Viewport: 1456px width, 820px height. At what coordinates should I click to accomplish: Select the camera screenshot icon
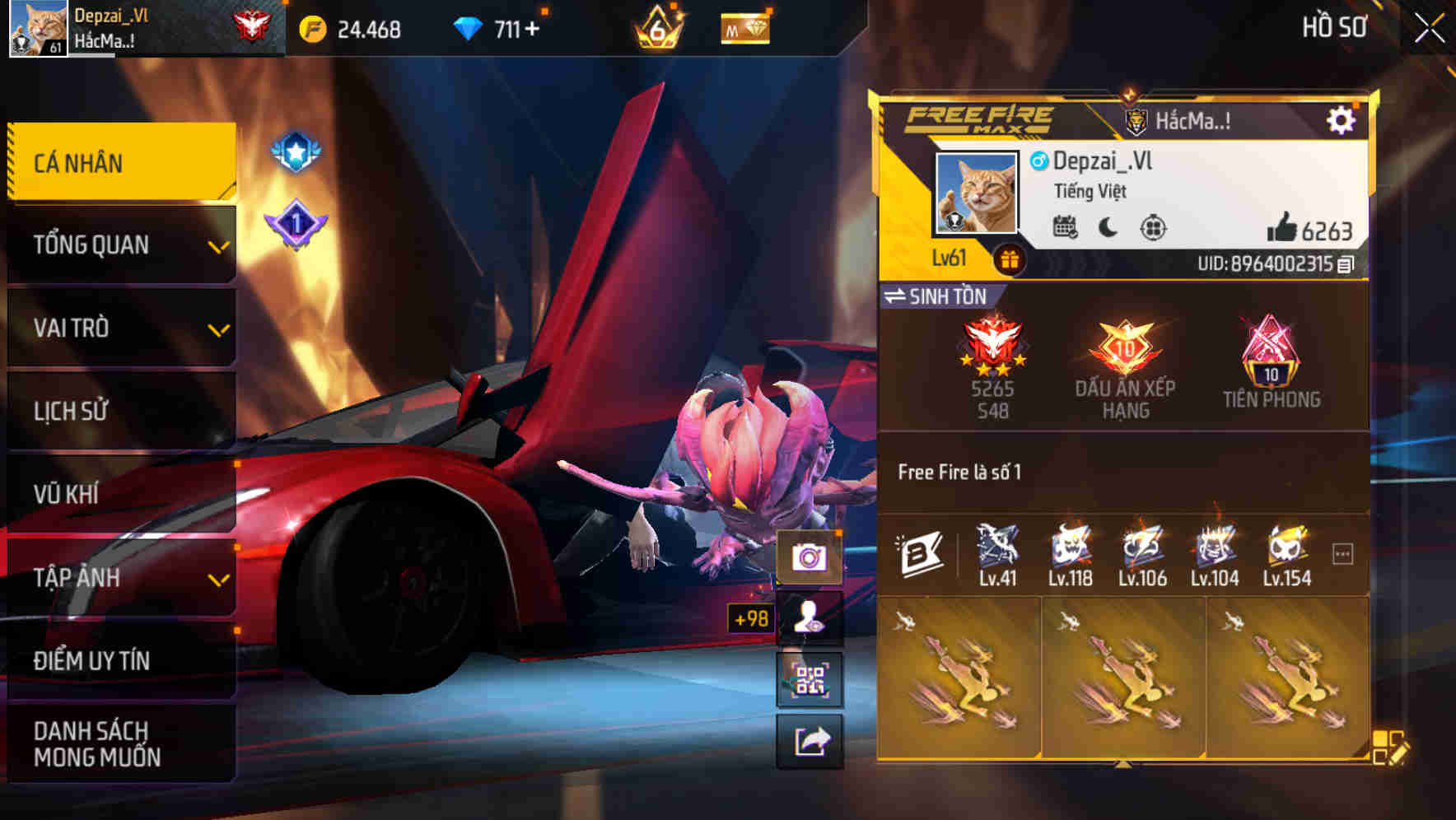811,555
